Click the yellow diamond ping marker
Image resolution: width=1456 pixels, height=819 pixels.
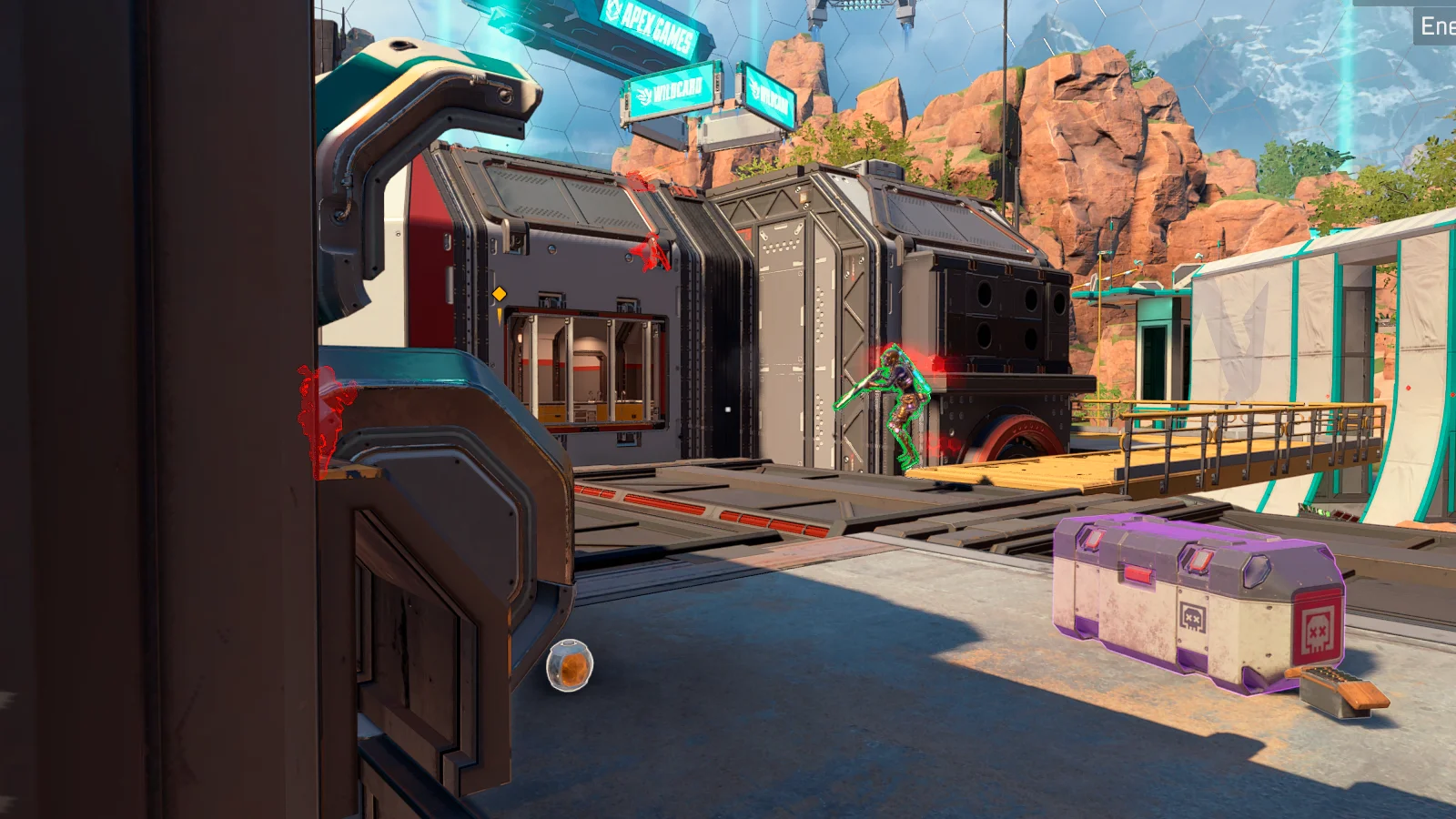pyautogui.click(x=499, y=294)
